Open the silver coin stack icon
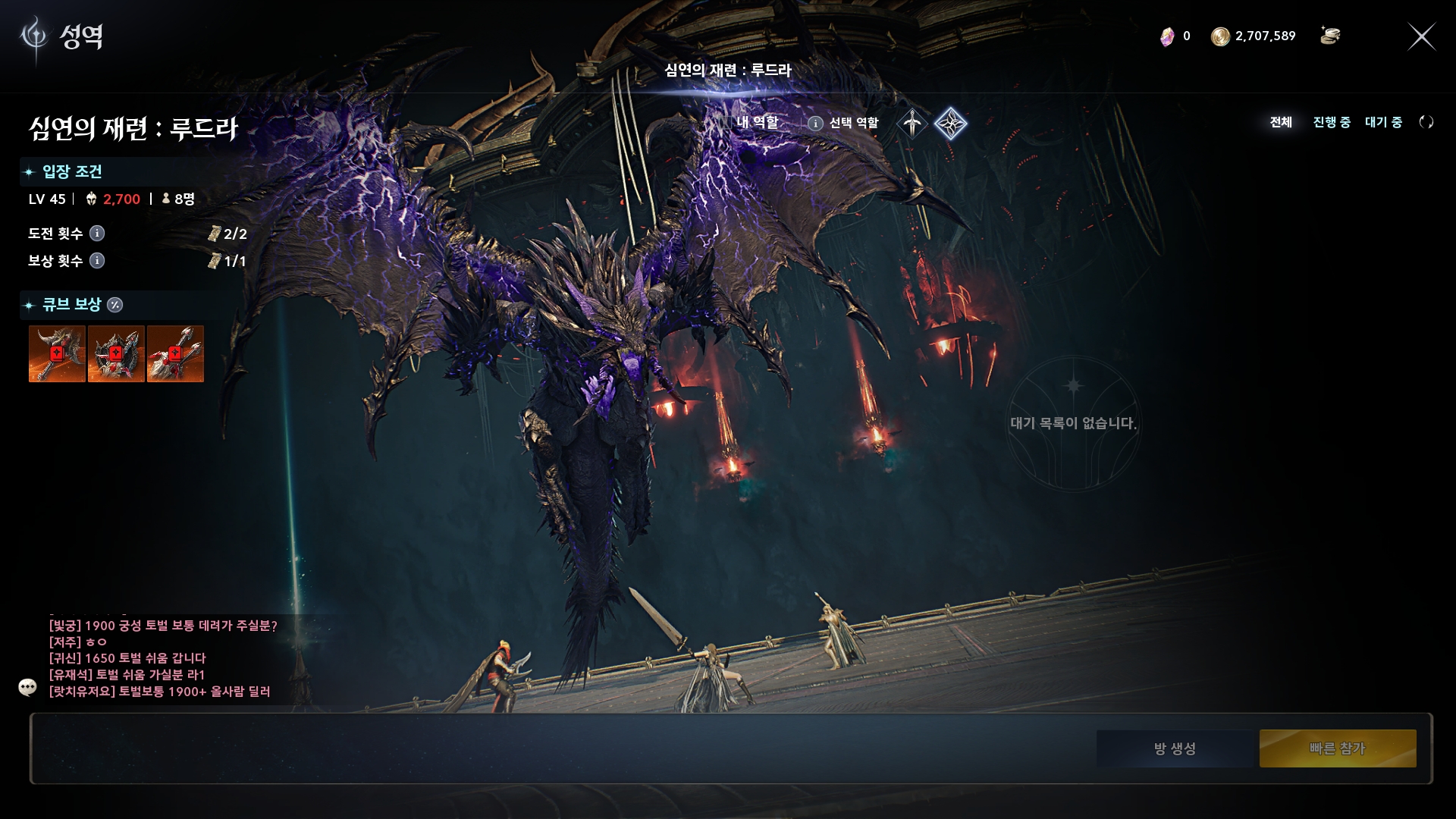 [1329, 36]
